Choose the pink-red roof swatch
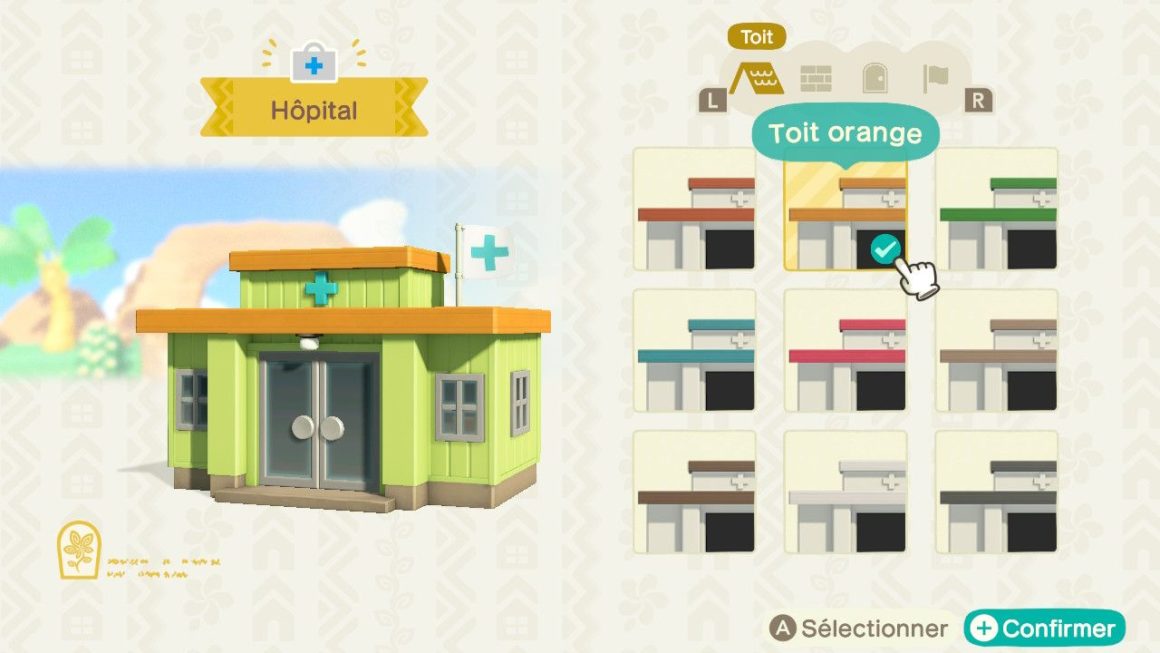The image size is (1160, 653). pos(845,351)
